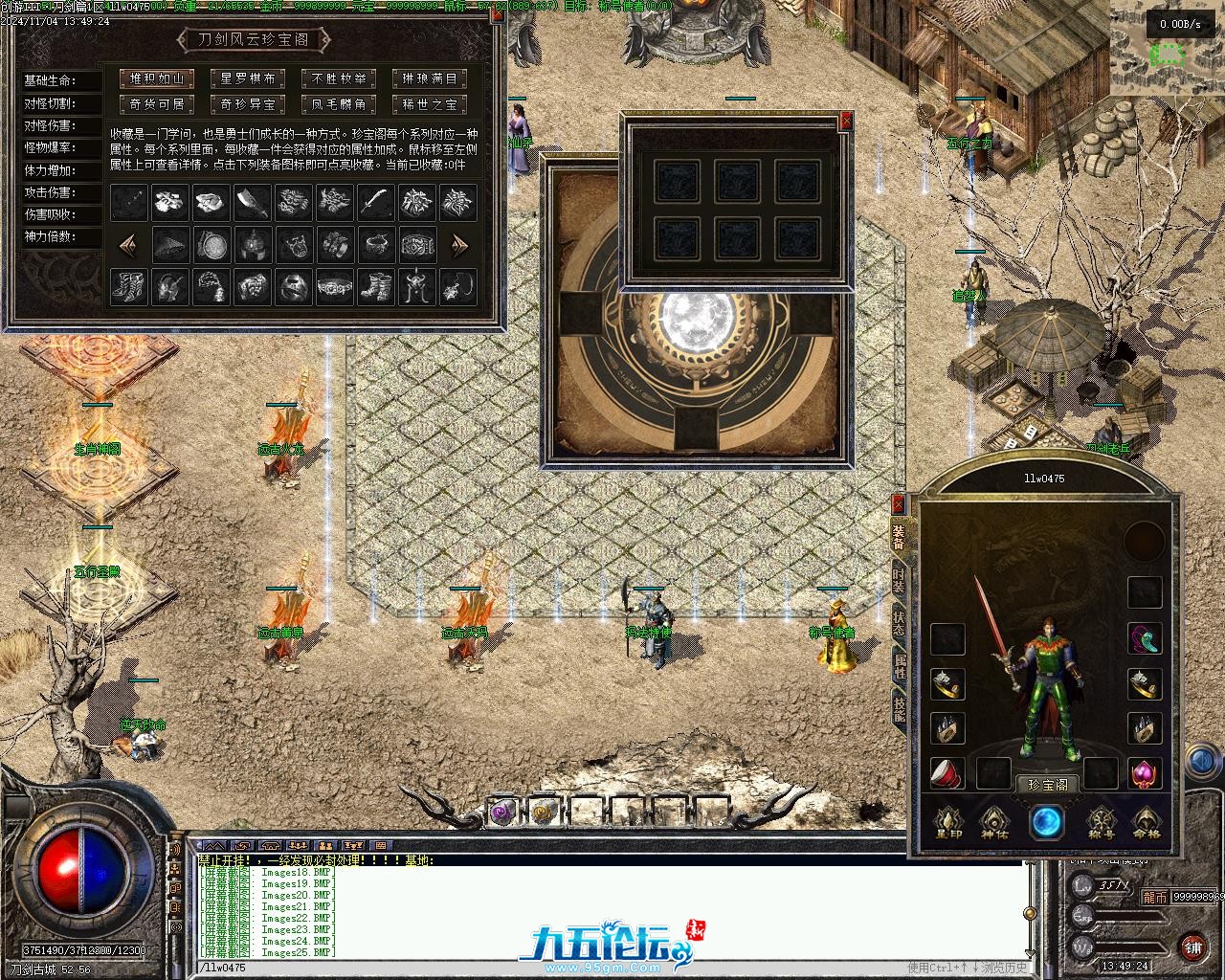Show the 稀世之宝 collection series
Screen dimensions: 1225x980
[x=430, y=103]
